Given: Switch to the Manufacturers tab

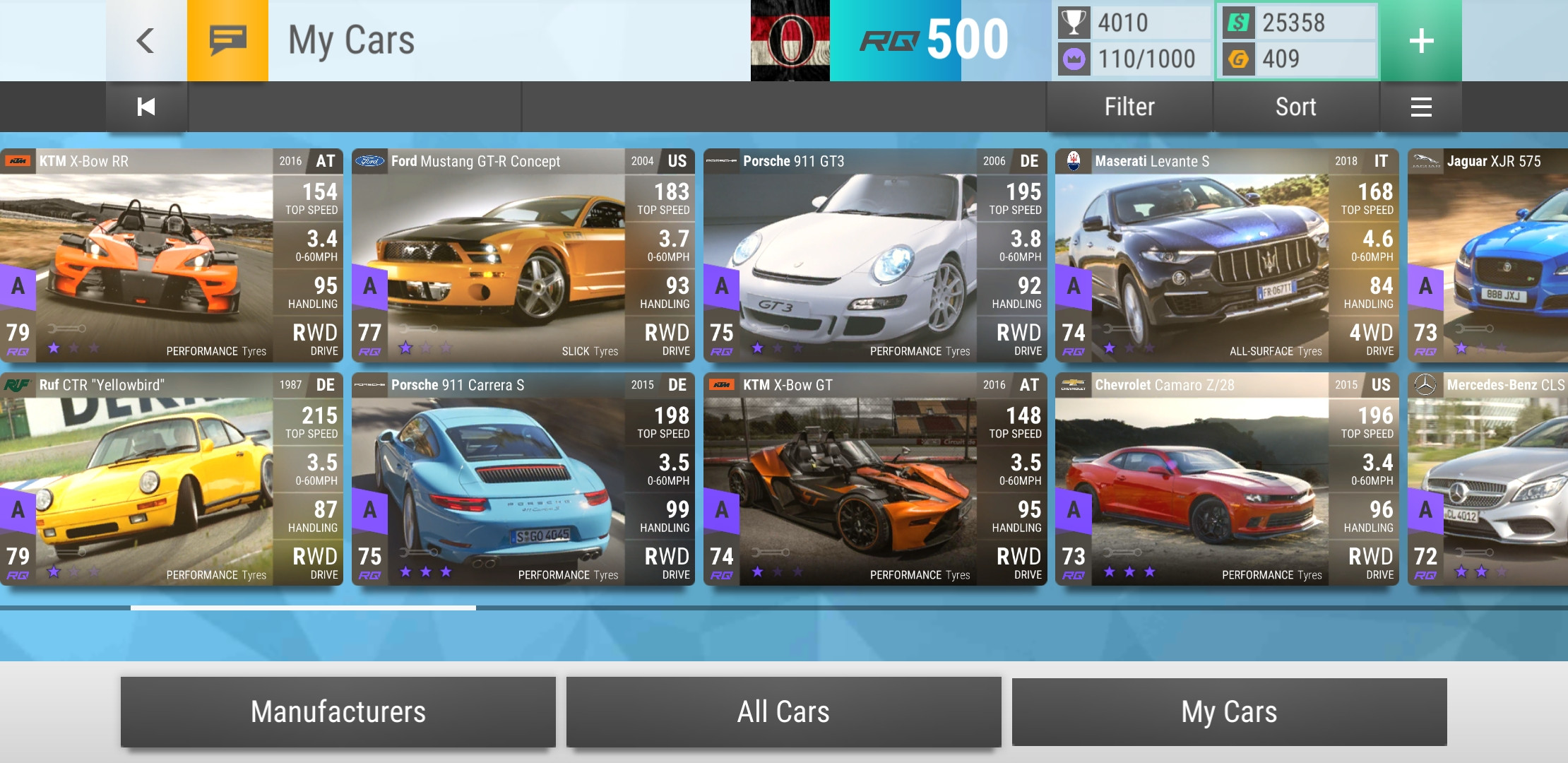Looking at the screenshot, I should (338, 711).
